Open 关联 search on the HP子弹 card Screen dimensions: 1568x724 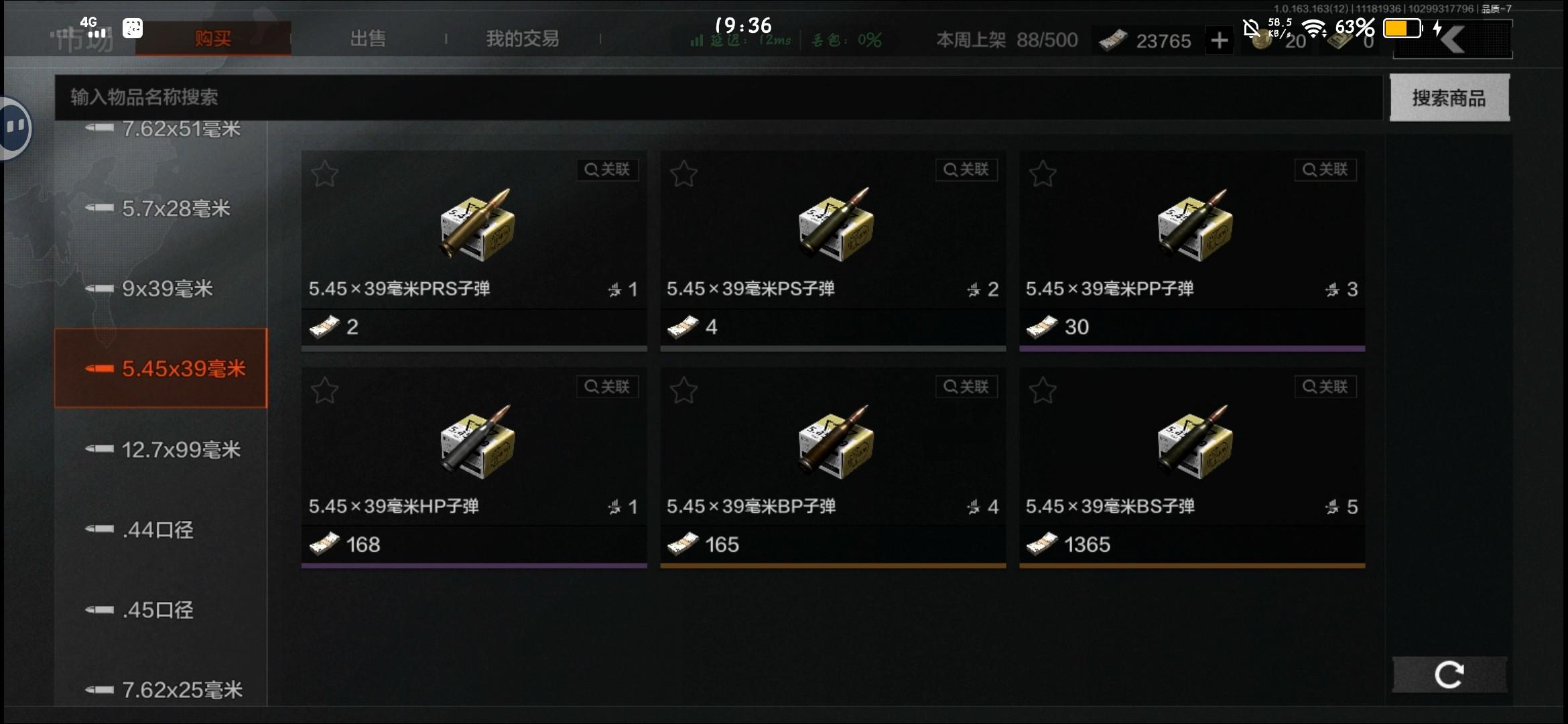[607, 387]
